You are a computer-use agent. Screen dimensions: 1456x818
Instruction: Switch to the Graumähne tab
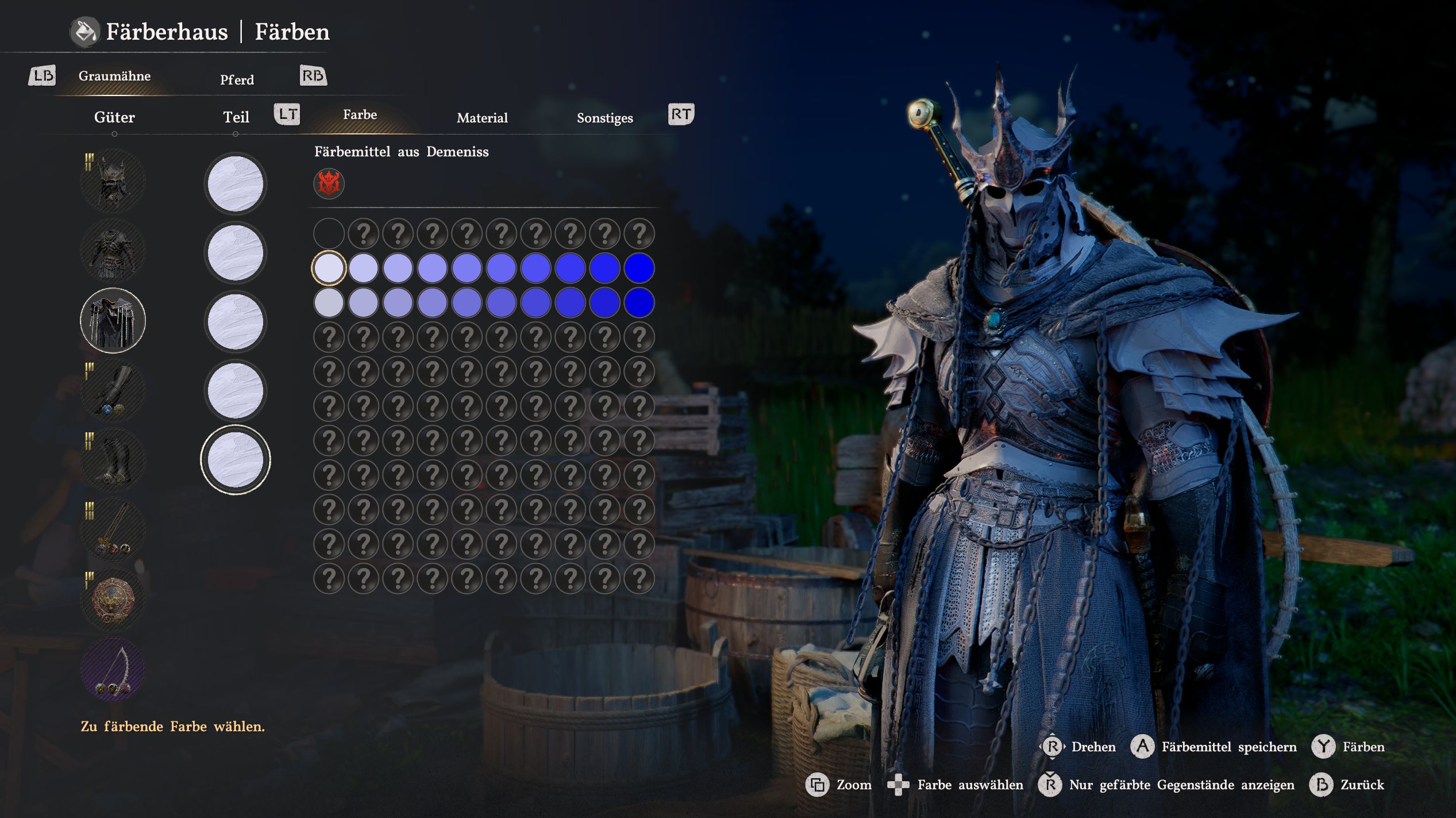(114, 76)
